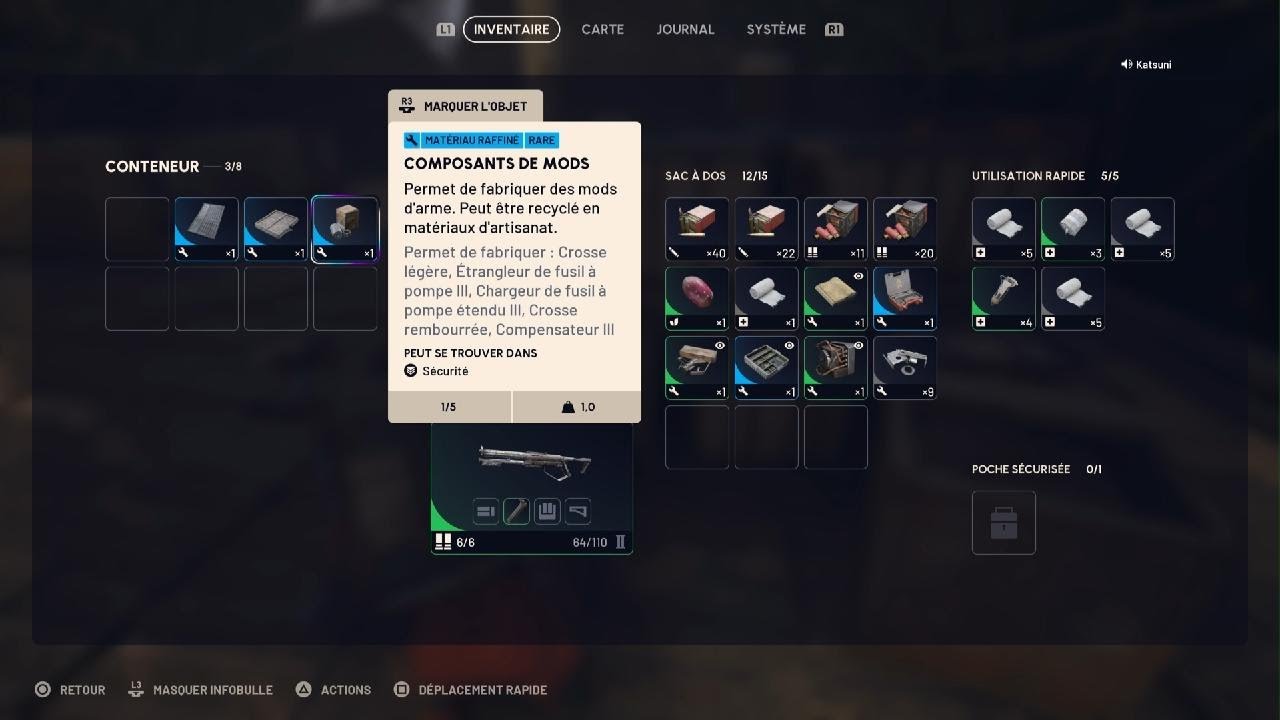Select the green-rarity bandage stack of 3

pyautogui.click(x=1073, y=229)
